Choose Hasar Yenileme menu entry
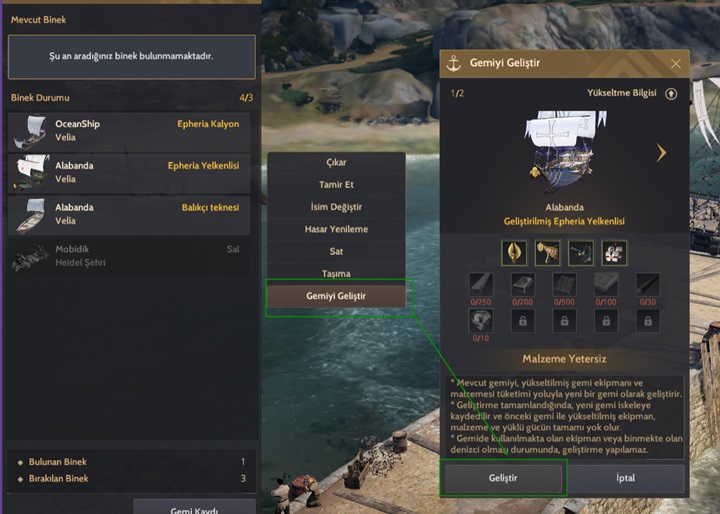This screenshot has height=514, width=720. (x=336, y=229)
